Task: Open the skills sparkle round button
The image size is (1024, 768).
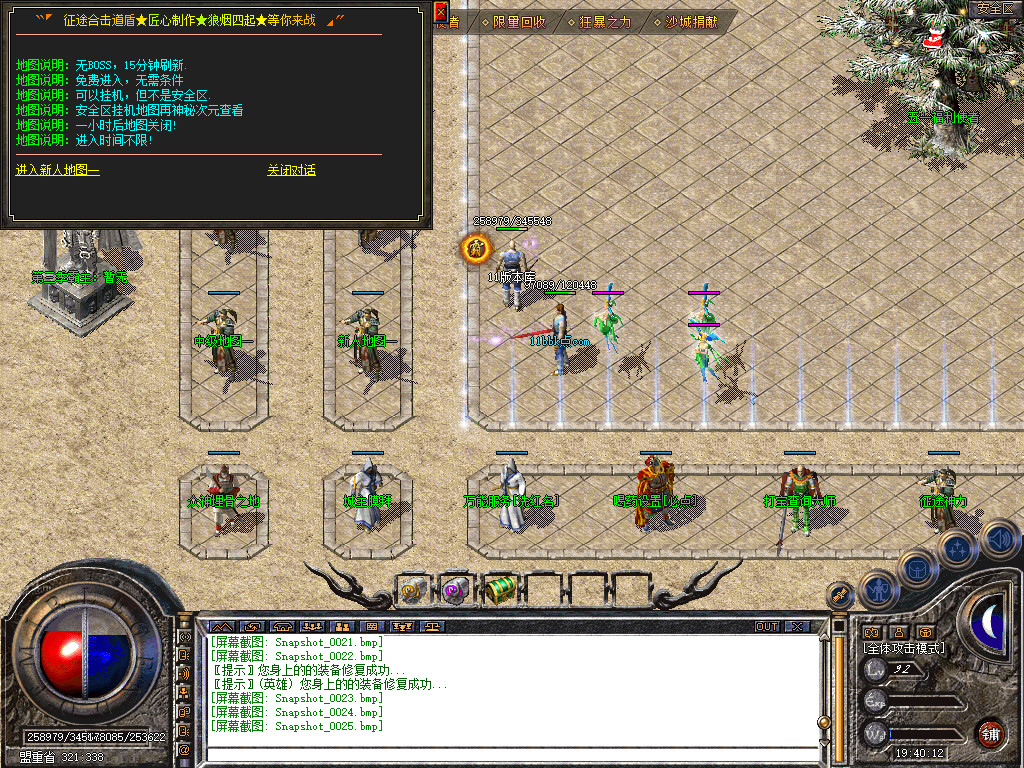Action: click(959, 548)
